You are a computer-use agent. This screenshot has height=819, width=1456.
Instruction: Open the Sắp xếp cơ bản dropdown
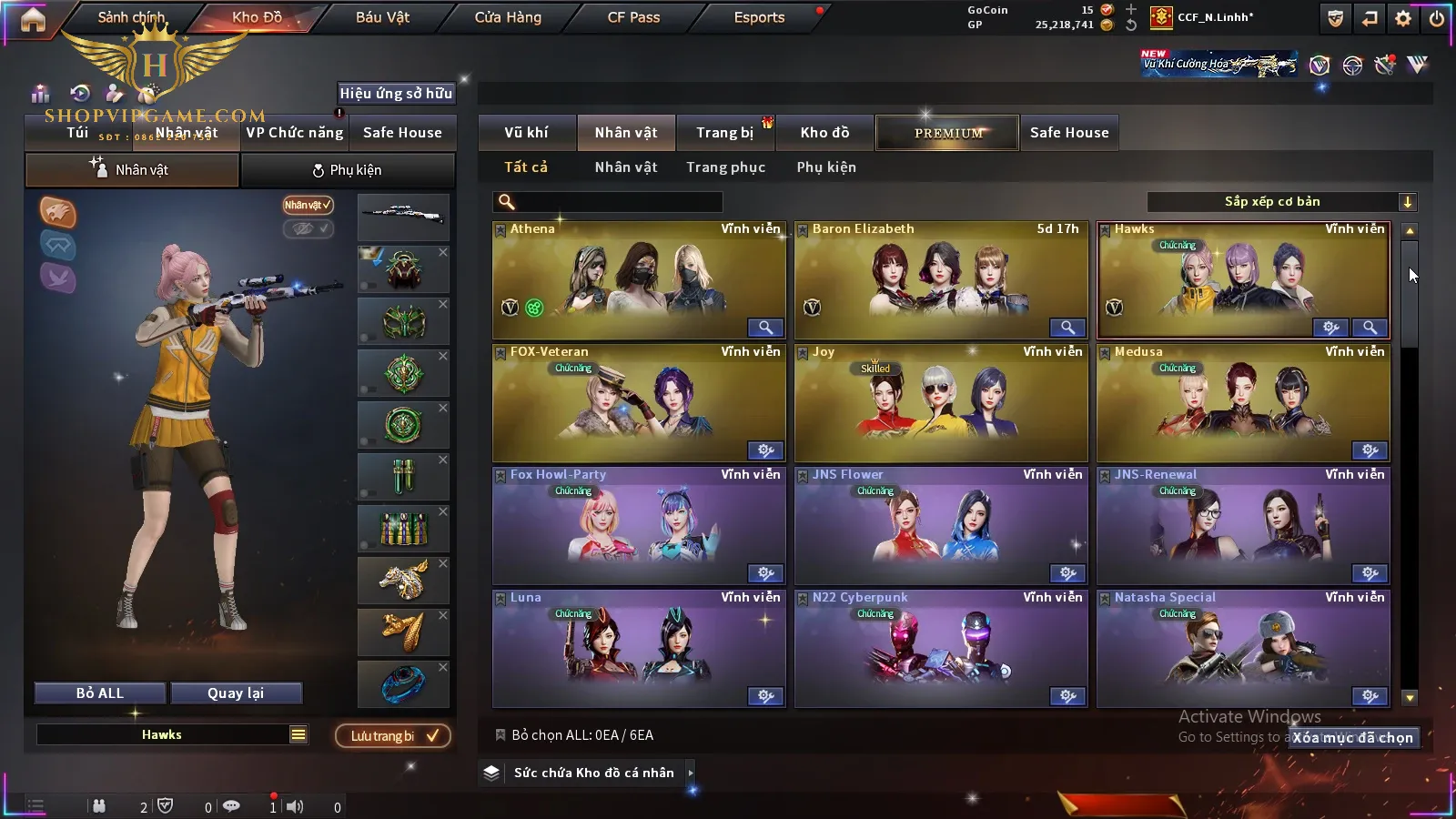pos(1281,202)
